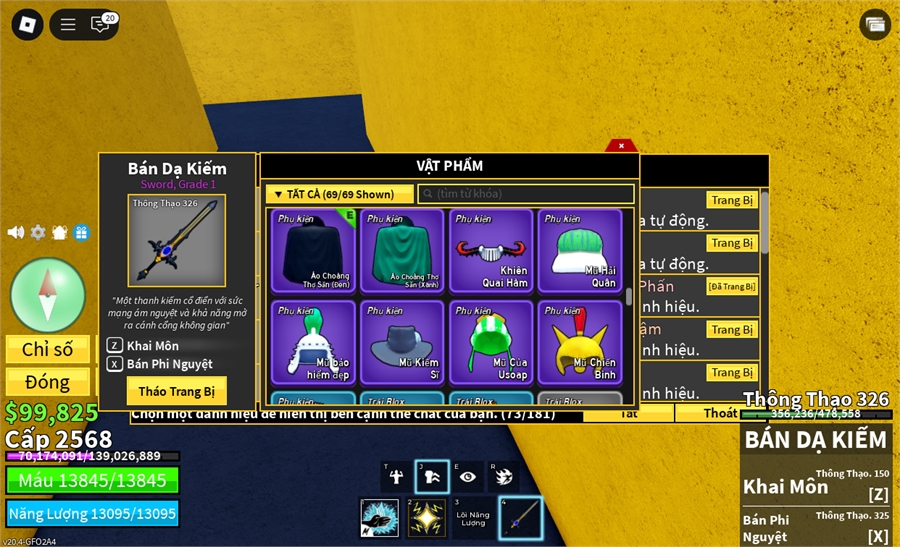Activate the lightning star hotbar slot

click(426, 517)
